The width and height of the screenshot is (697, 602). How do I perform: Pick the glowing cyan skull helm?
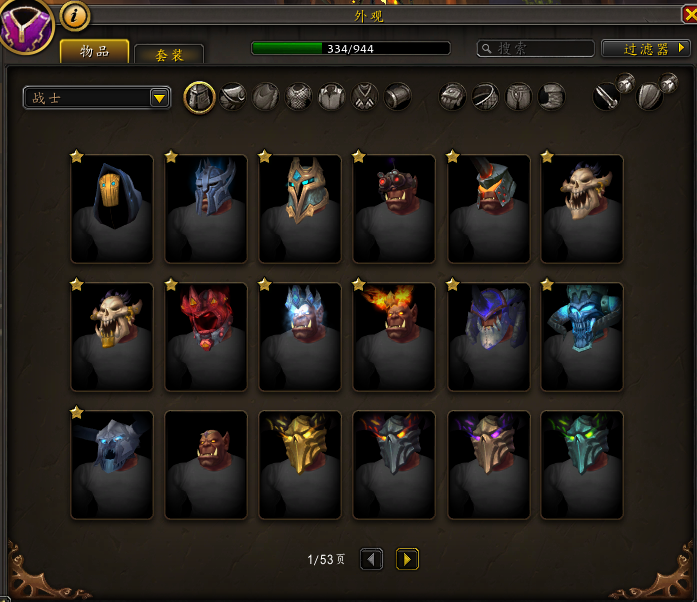pos(582,336)
